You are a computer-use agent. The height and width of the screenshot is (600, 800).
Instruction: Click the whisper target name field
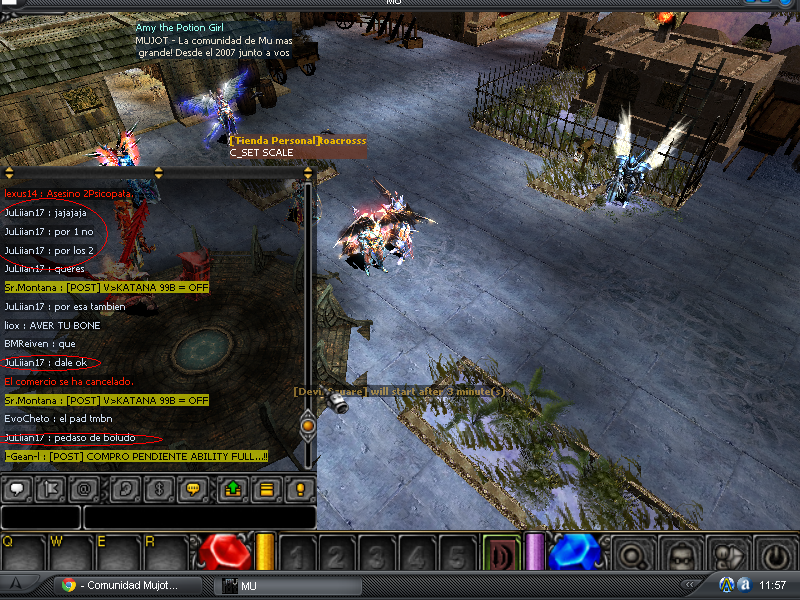click(x=40, y=517)
